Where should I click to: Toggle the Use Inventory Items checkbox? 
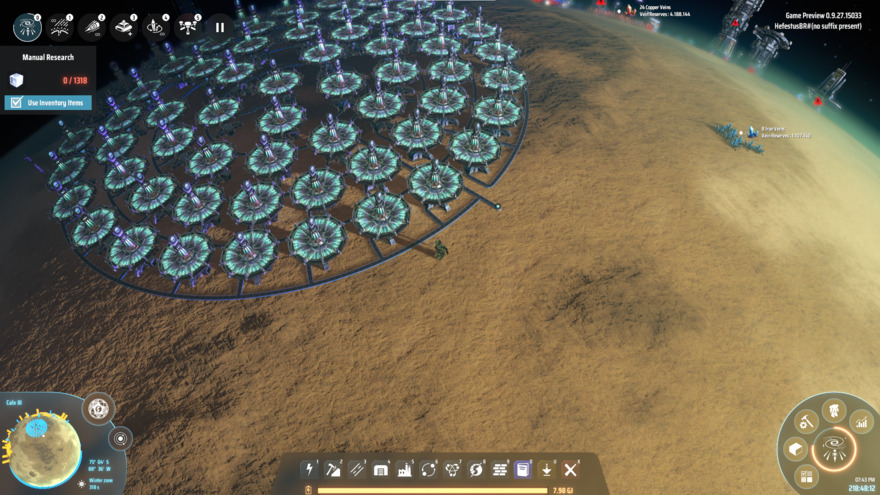(x=16, y=102)
